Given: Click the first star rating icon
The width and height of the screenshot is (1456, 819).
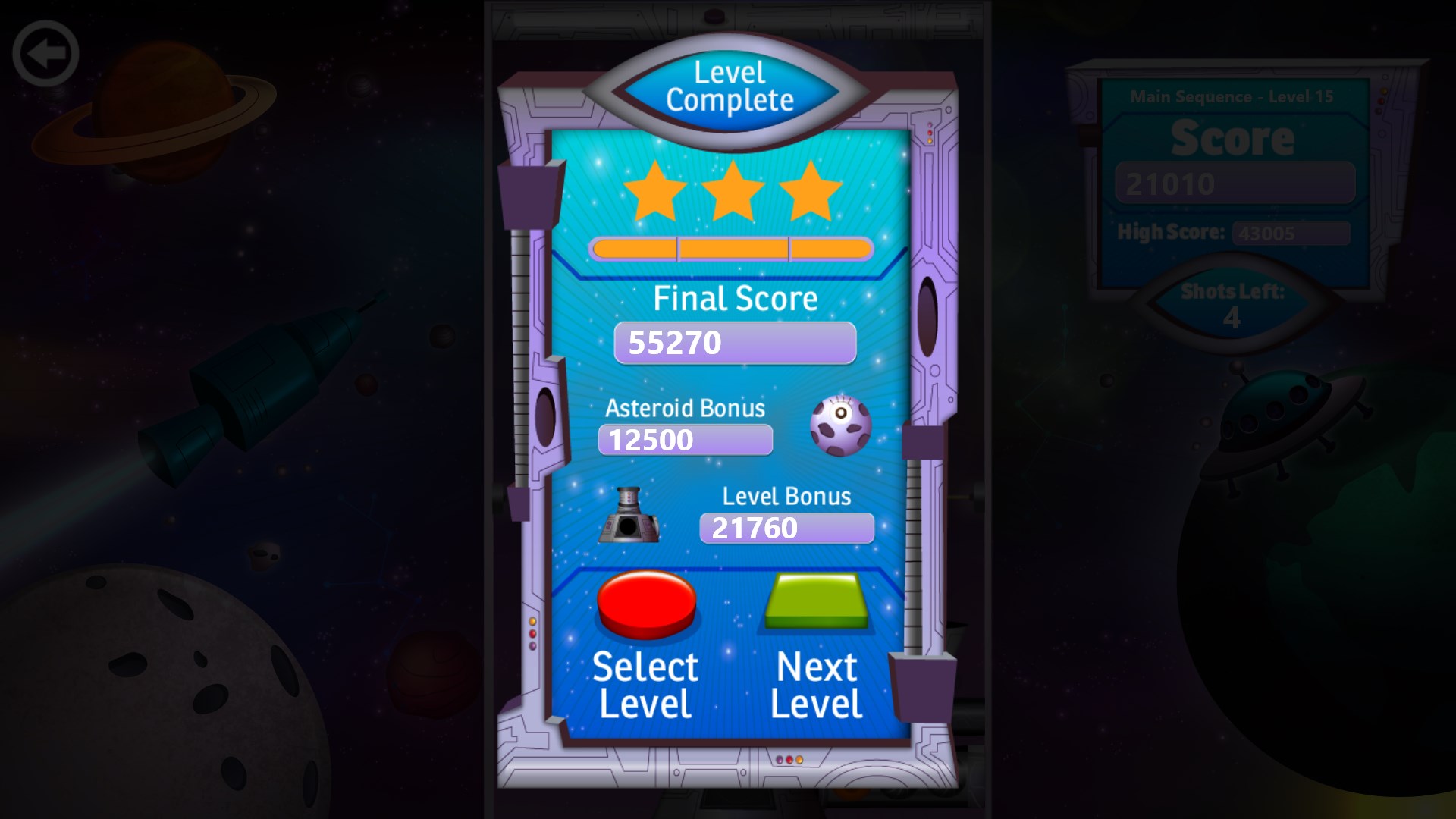Looking at the screenshot, I should [x=657, y=191].
